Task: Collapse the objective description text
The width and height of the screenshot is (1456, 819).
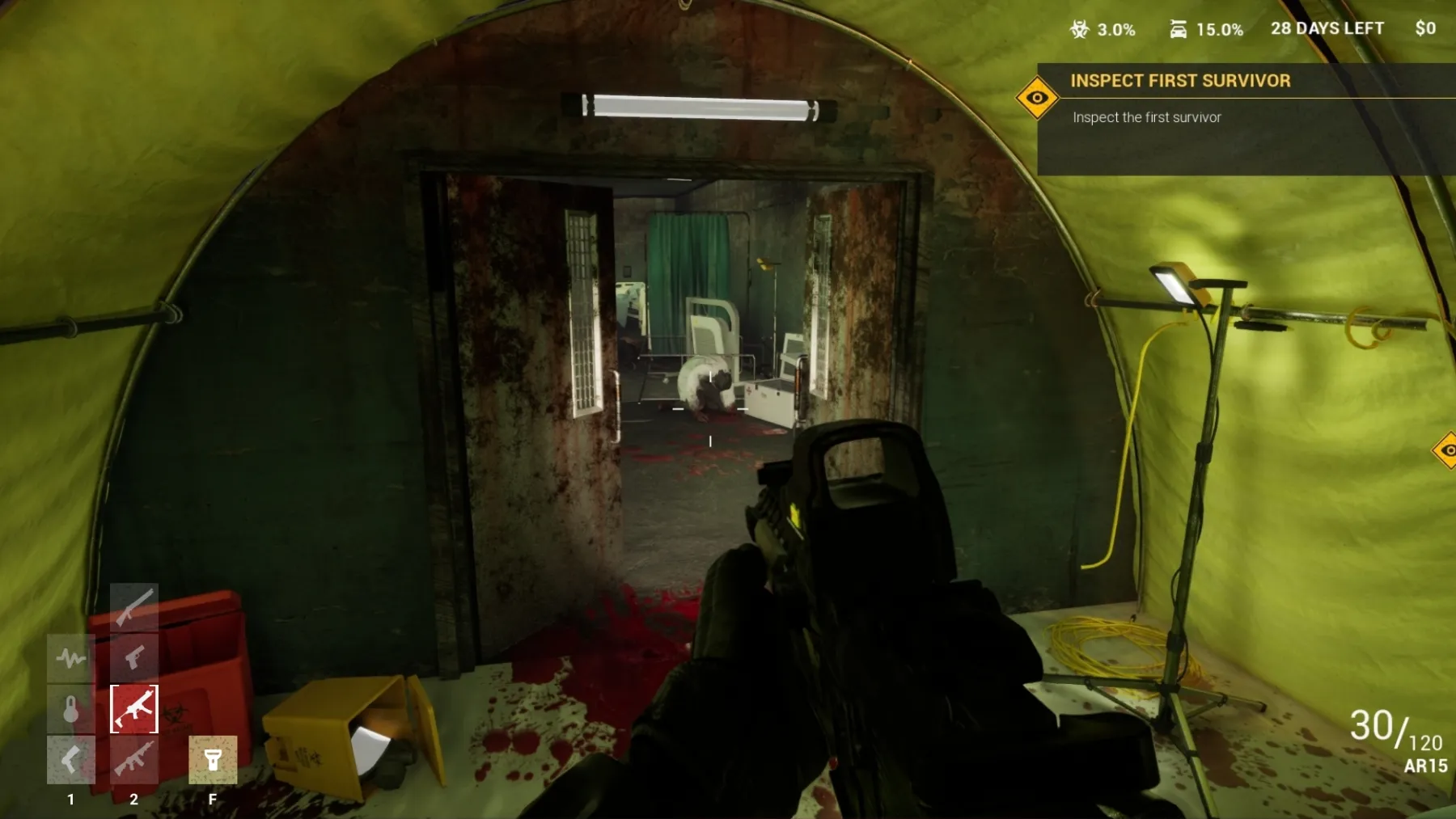Action: (1147, 117)
